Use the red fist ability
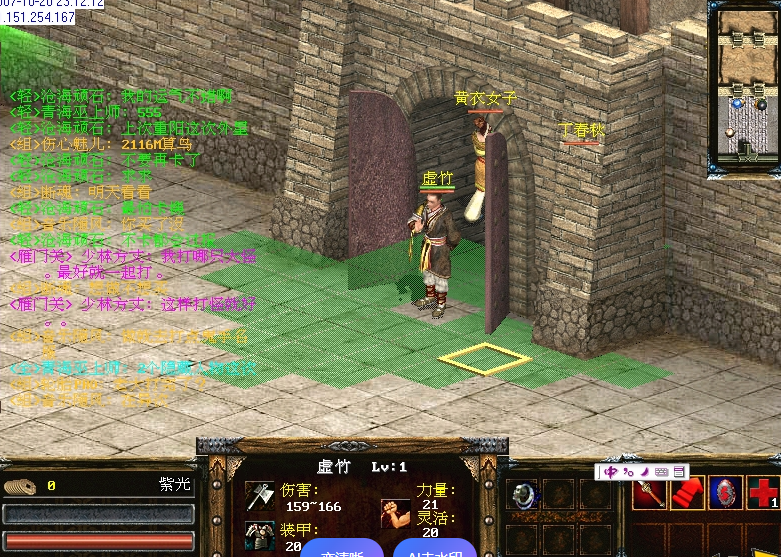 tap(687, 493)
